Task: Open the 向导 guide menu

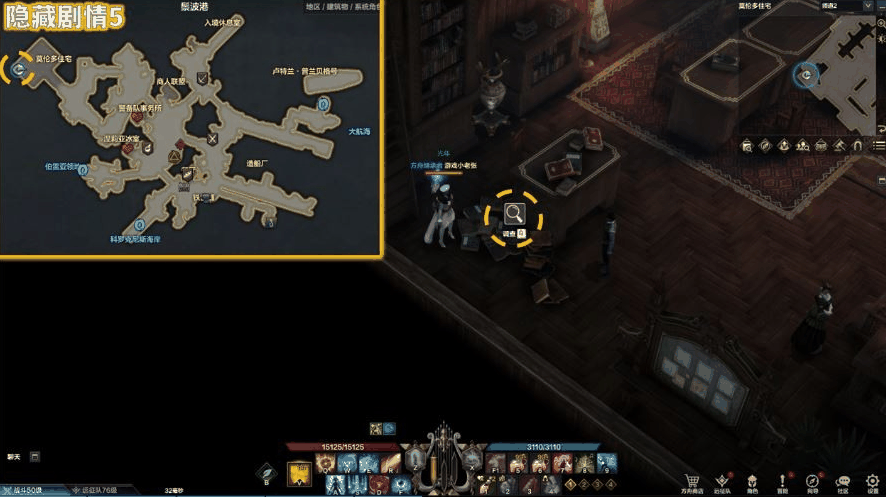Action: pos(812,481)
